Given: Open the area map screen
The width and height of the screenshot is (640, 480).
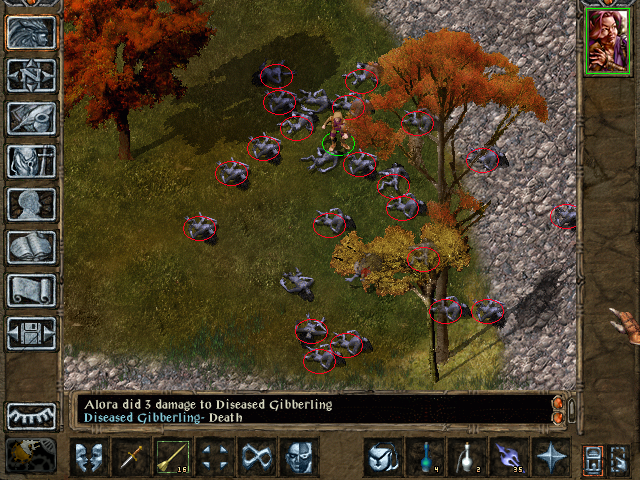Looking at the screenshot, I should pyautogui.click(x=31, y=75).
